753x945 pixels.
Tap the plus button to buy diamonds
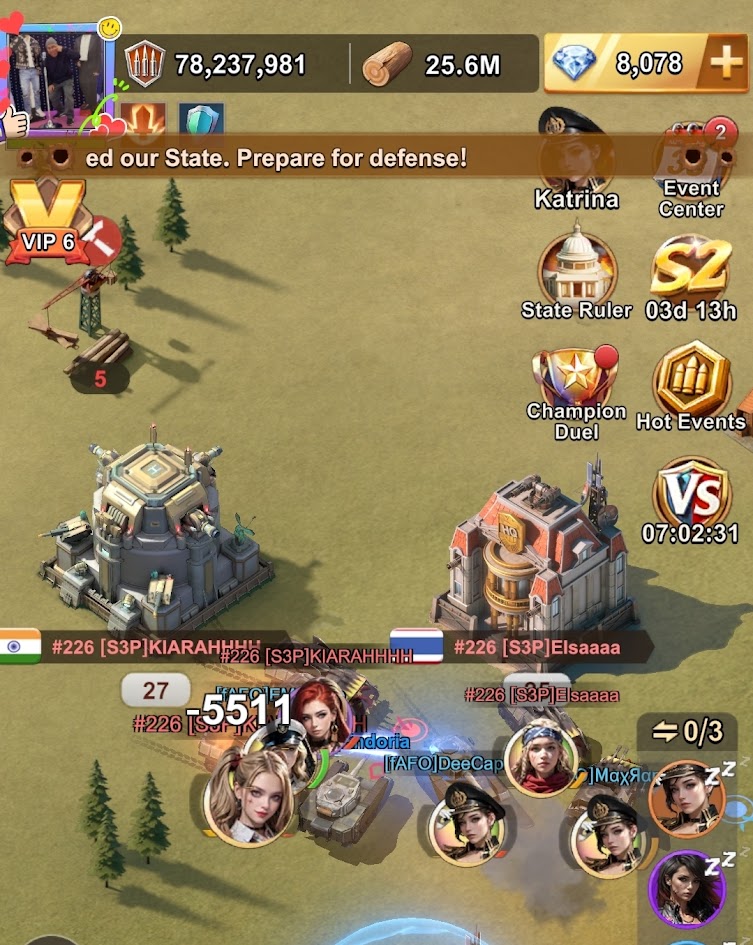[724, 64]
